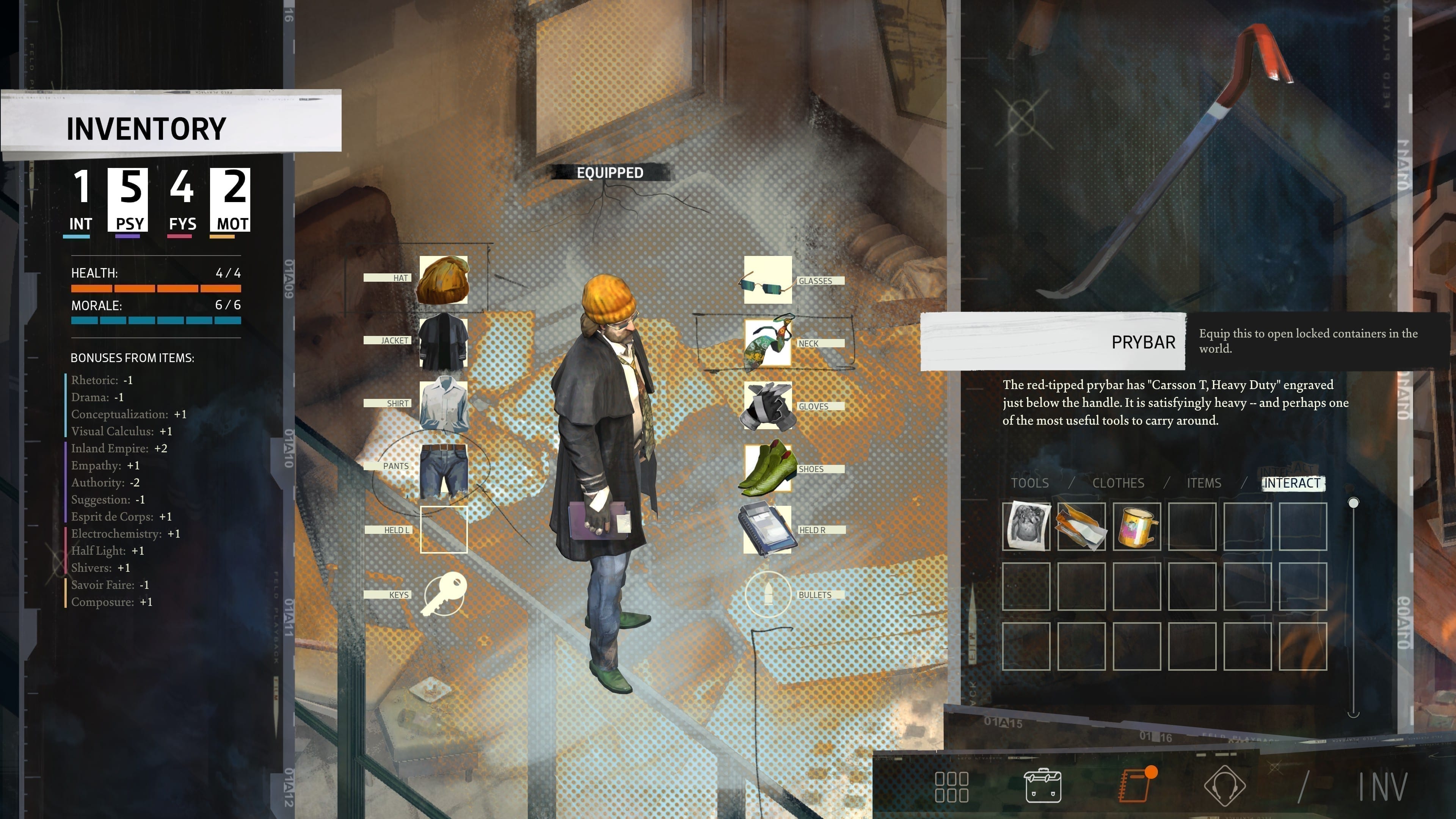Open the character sheet grid icon
The height and width of the screenshot is (819, 1456).
coord(952,787)
